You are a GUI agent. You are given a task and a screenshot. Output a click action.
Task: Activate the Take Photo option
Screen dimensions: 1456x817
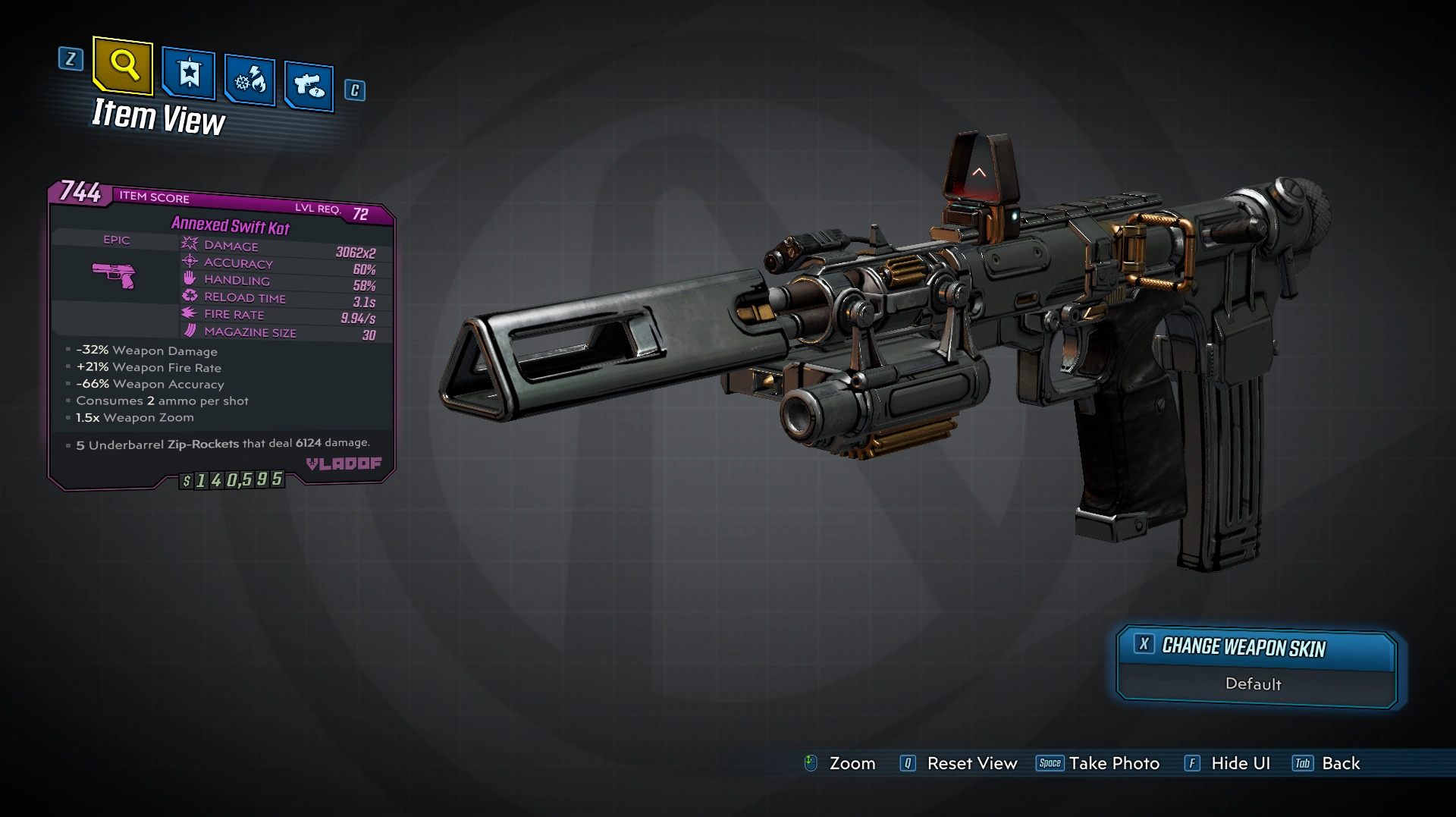pyautogui.click(x=1098, y=763)
